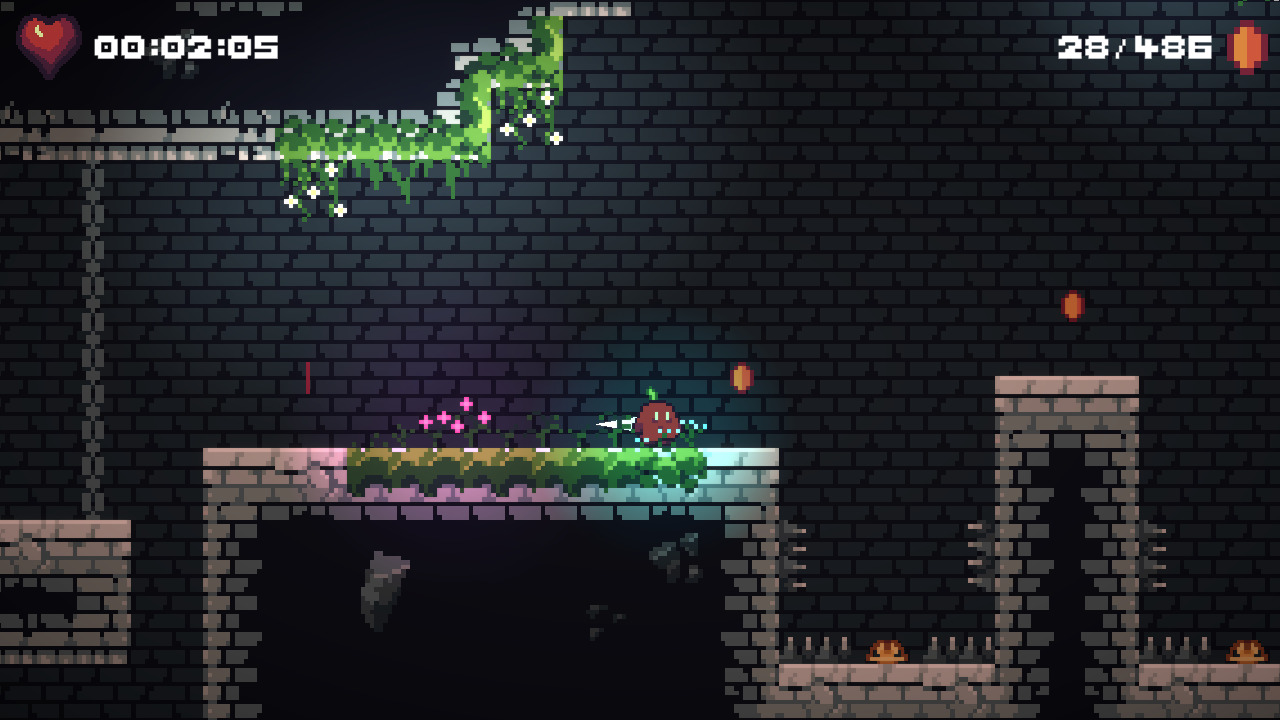Viewport: 1280px width, 720px height.
Task: Collect the floating fruit above the platform
Action: 741,378
